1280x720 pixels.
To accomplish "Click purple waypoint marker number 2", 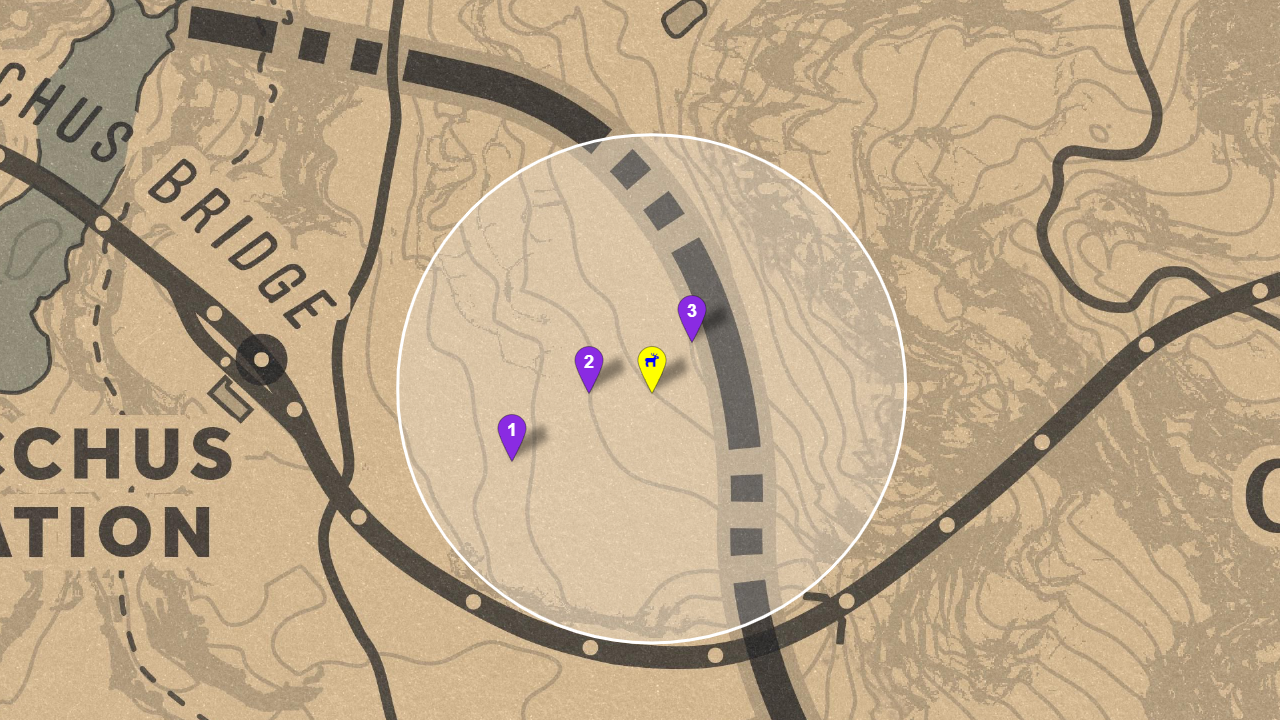I will 590,362.
